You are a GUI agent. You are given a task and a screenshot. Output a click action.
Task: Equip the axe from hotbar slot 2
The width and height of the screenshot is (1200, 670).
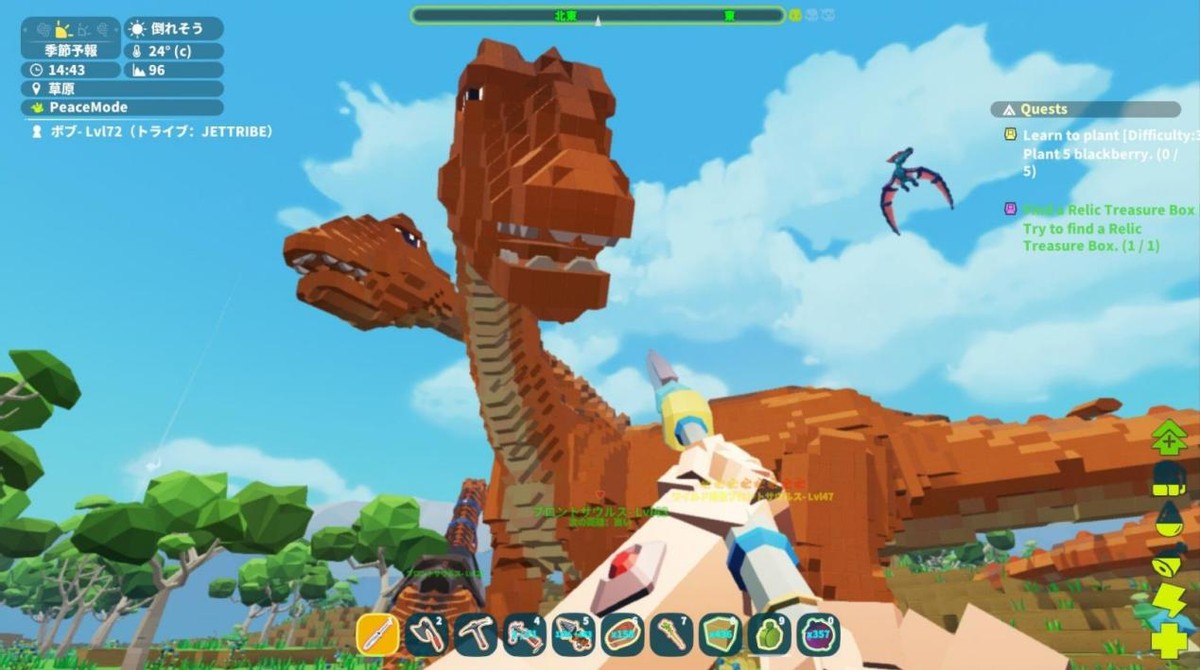pos(427,634)
